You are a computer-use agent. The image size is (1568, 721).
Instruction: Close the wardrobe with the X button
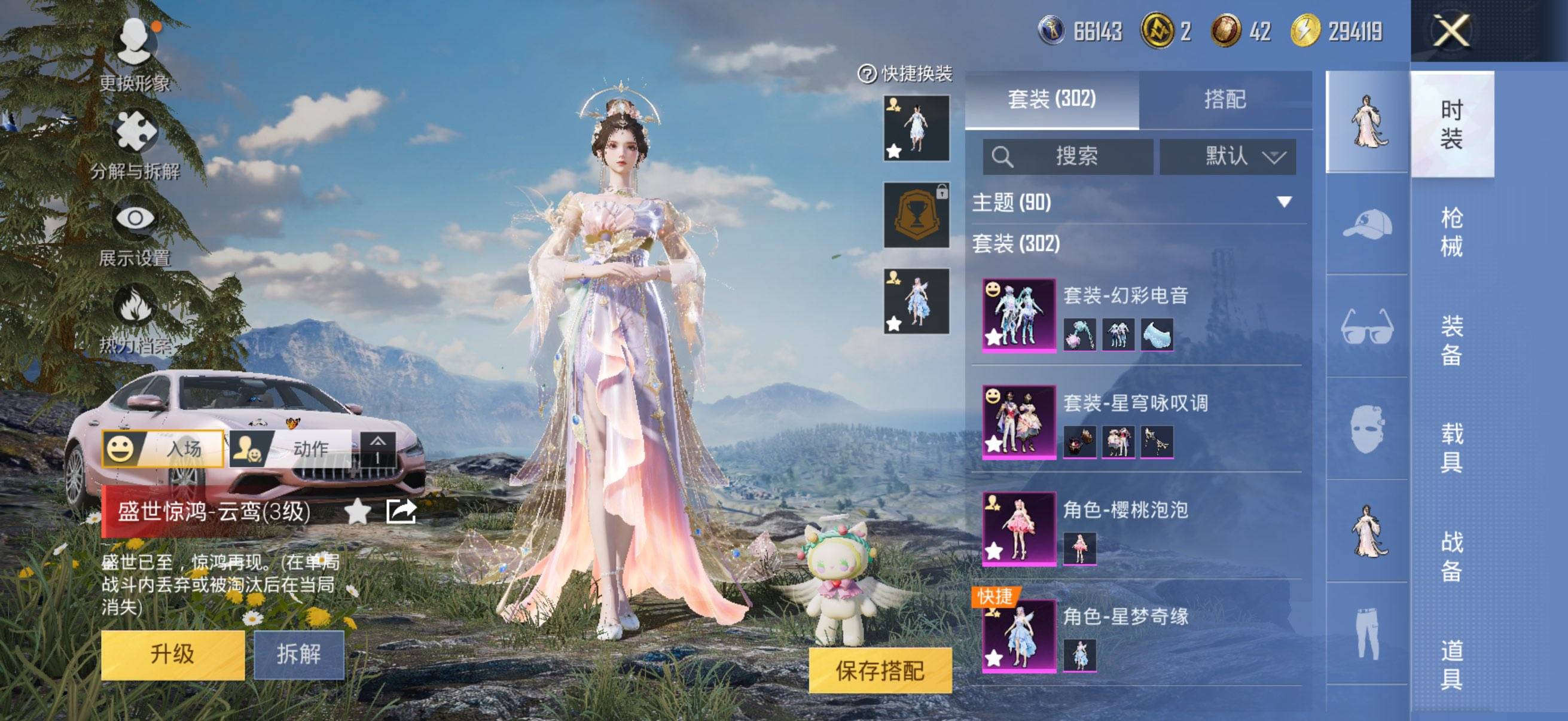click(1451, 30)
